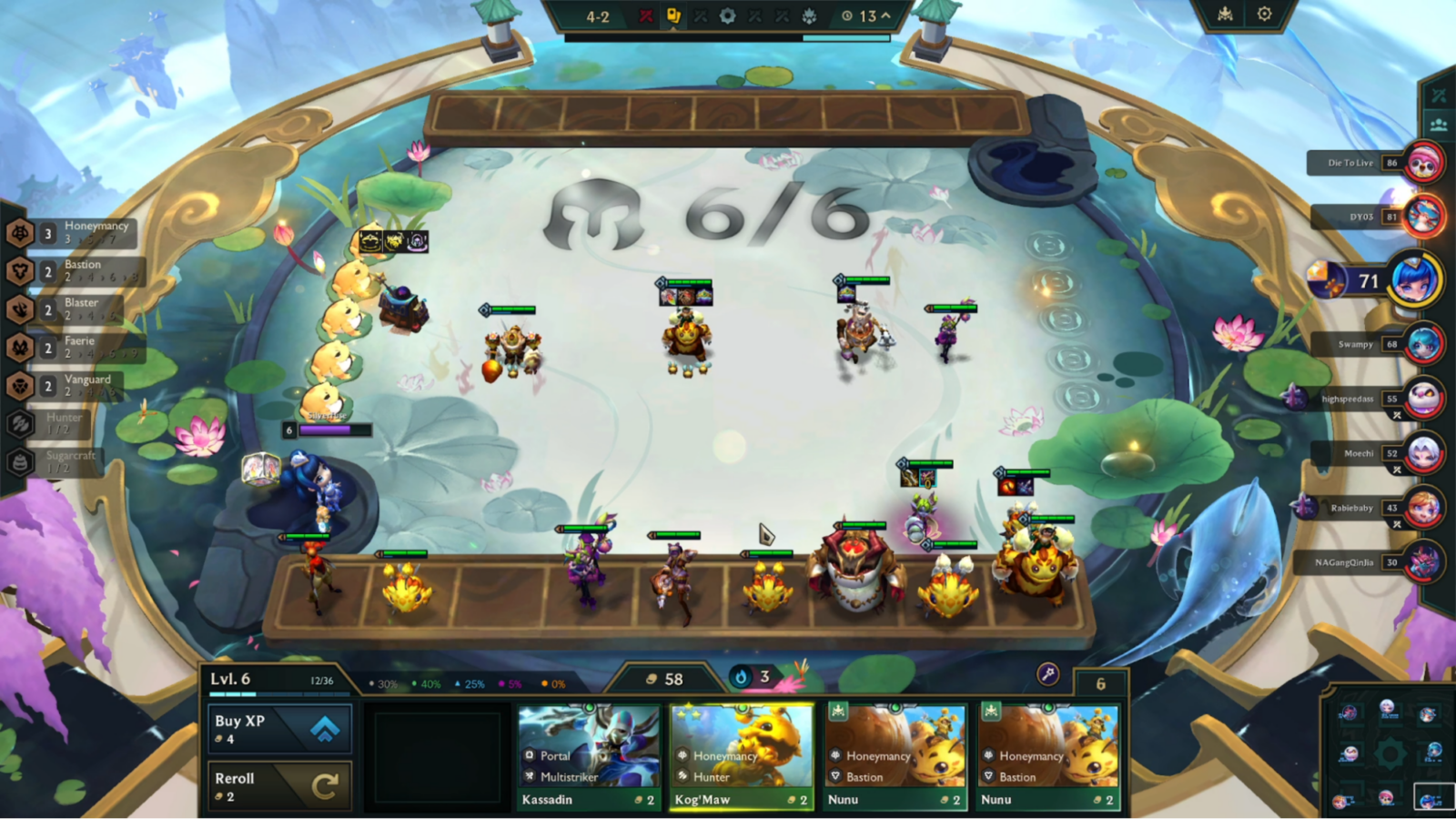Open the Blaster trait details
The height and width of the screenshot is (819, 1456).
pyautogui.click(x=20, y=308)
